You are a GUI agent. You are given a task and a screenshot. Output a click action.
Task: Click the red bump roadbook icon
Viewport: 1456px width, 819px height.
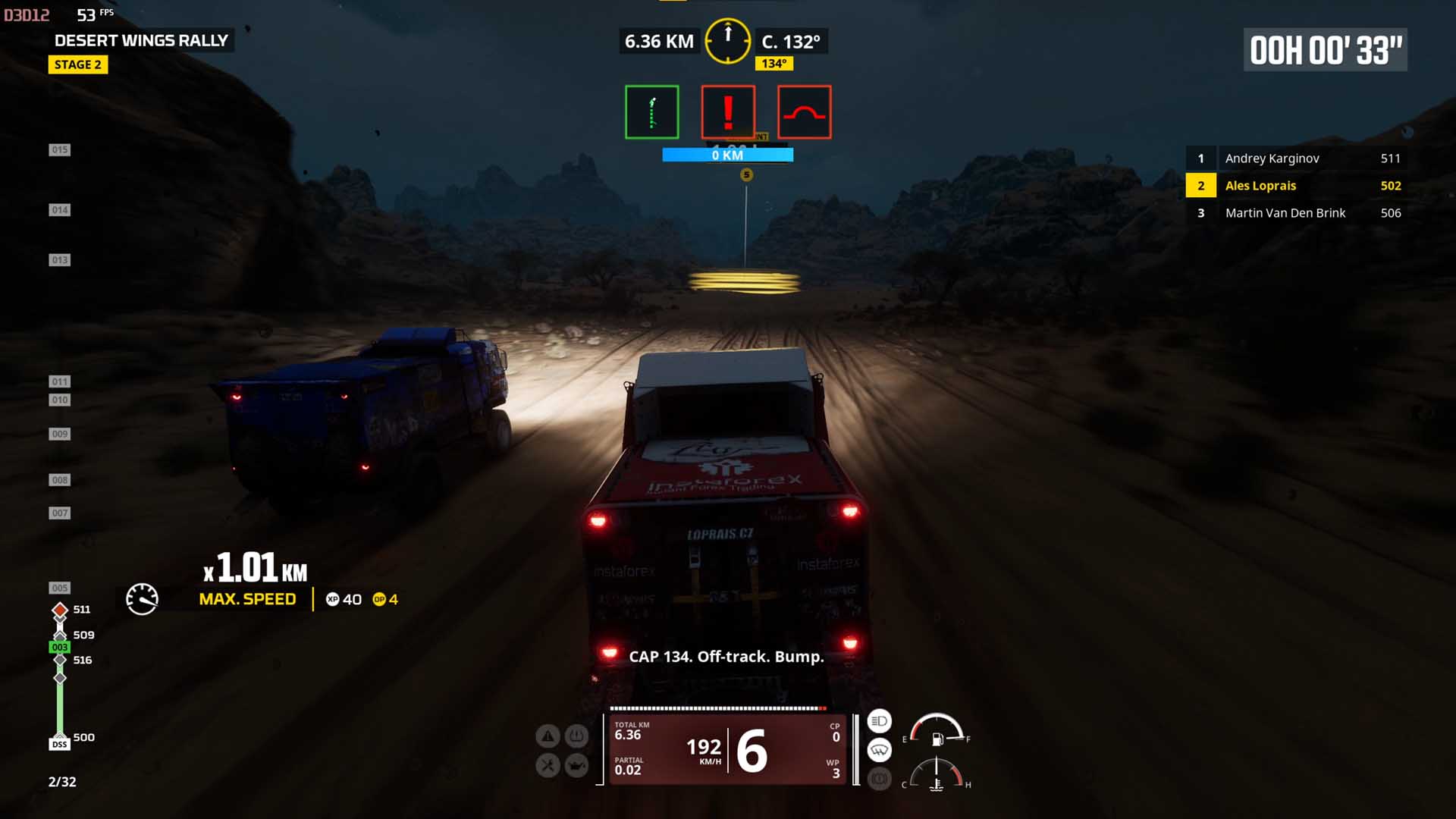(x=804, y=112)
